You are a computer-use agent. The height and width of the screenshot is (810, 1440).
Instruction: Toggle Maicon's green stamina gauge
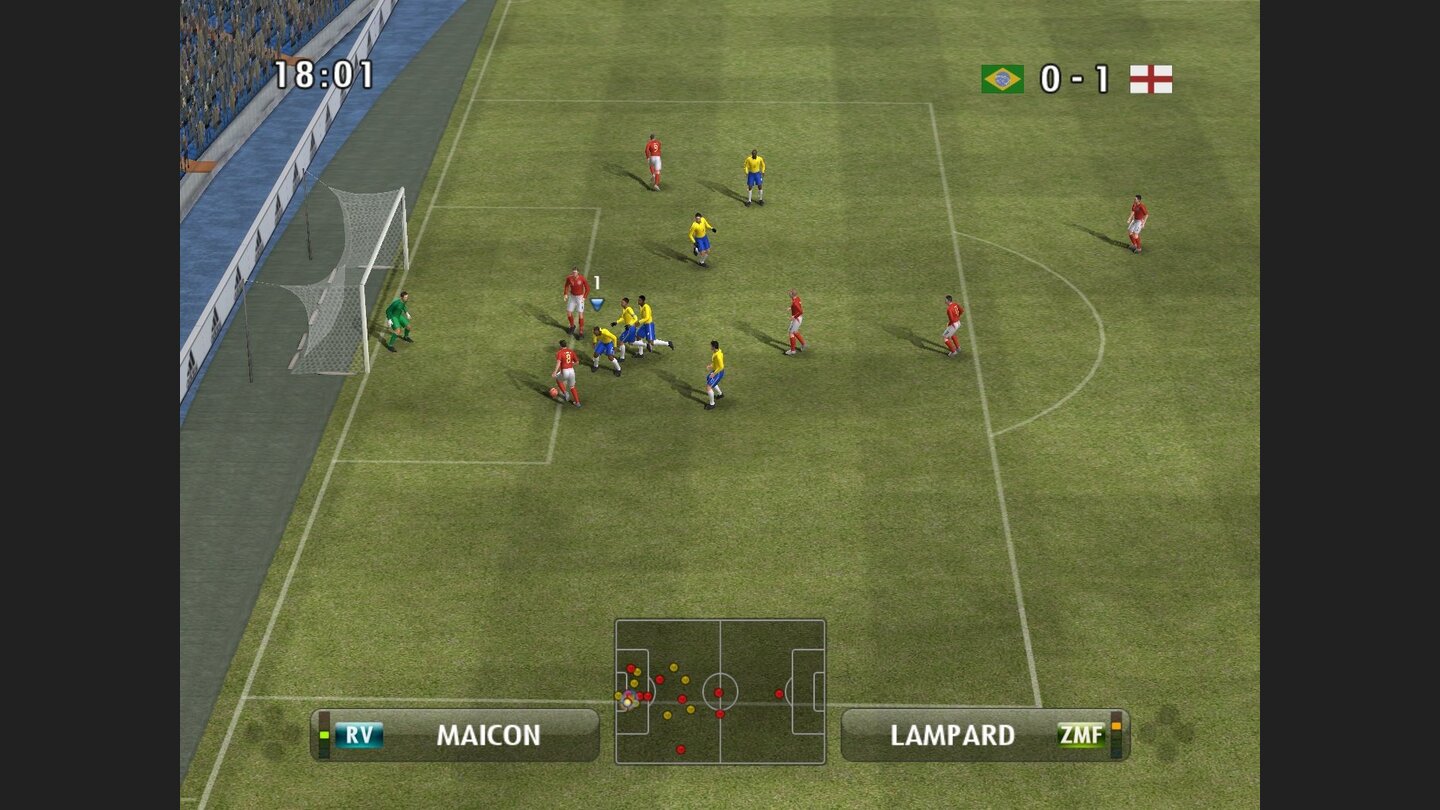click(324, 736)
